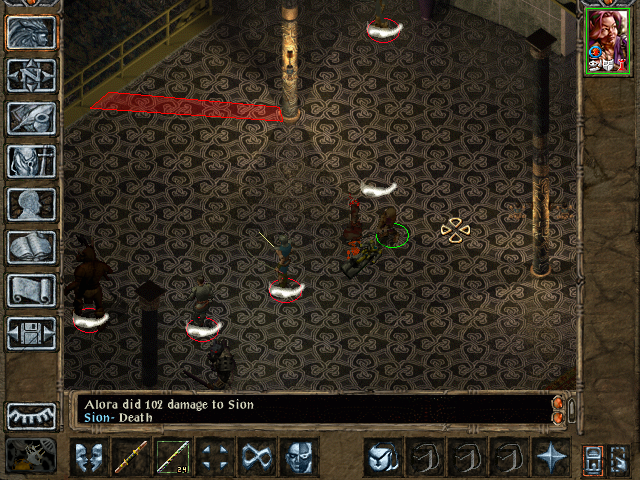The image size is (640, 480).
Task: Return to game via top sidebar button
Action: tap(31, 33)
